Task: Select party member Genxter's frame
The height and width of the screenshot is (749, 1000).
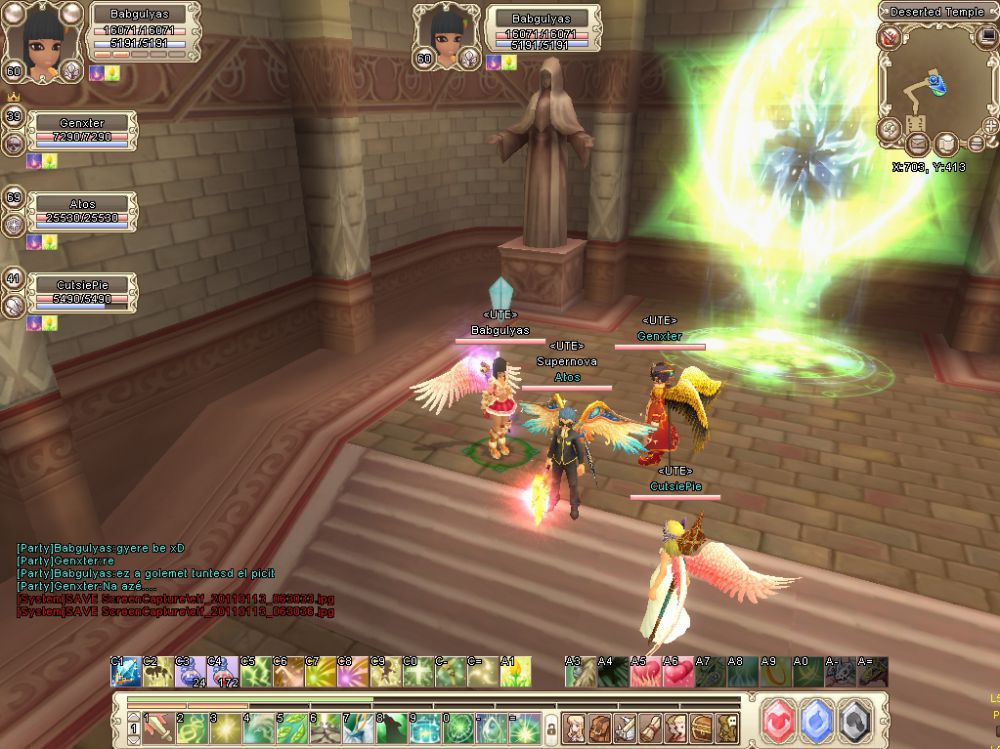Action: point(82,131)
